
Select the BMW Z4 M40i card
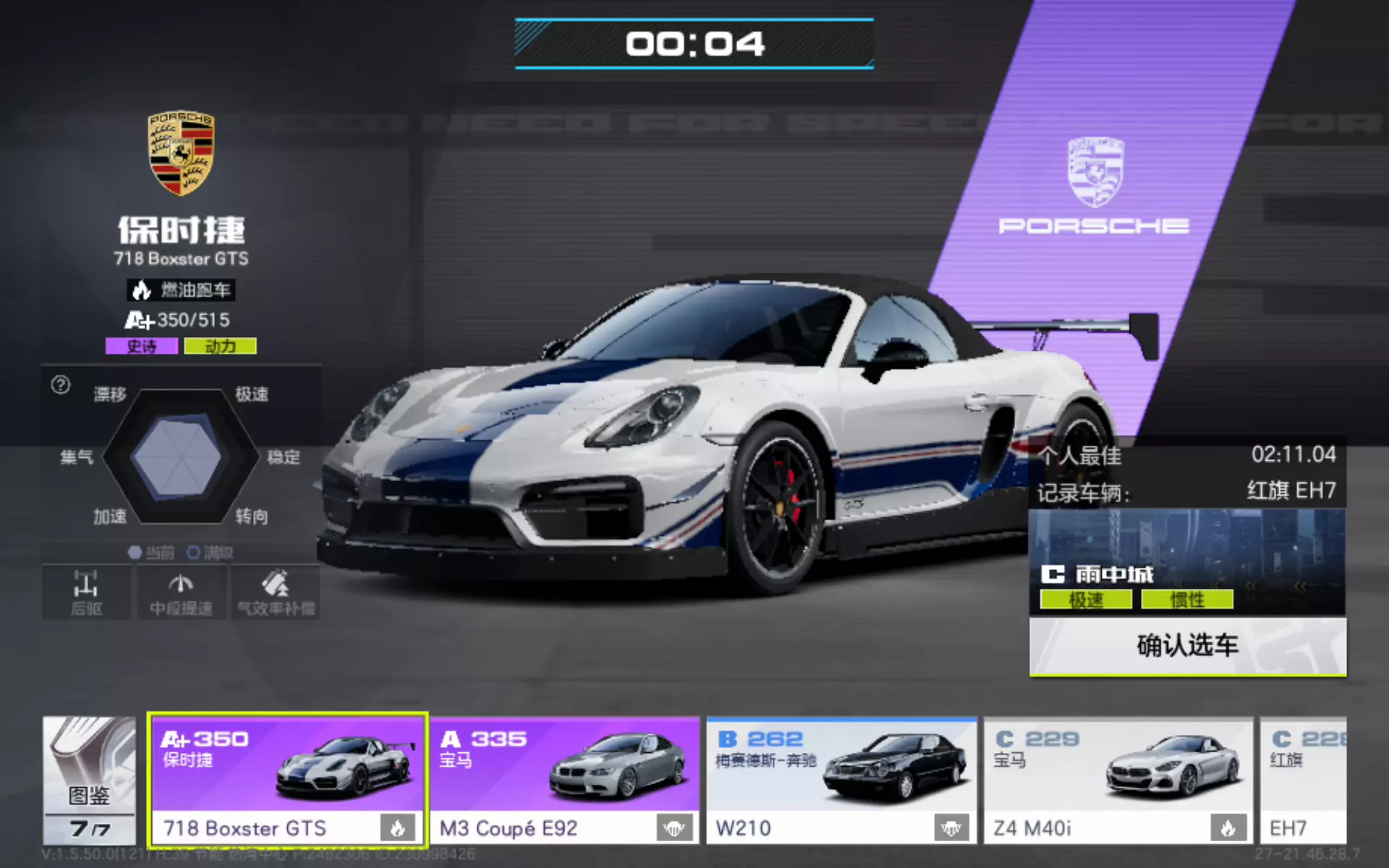coord(1118,780)
